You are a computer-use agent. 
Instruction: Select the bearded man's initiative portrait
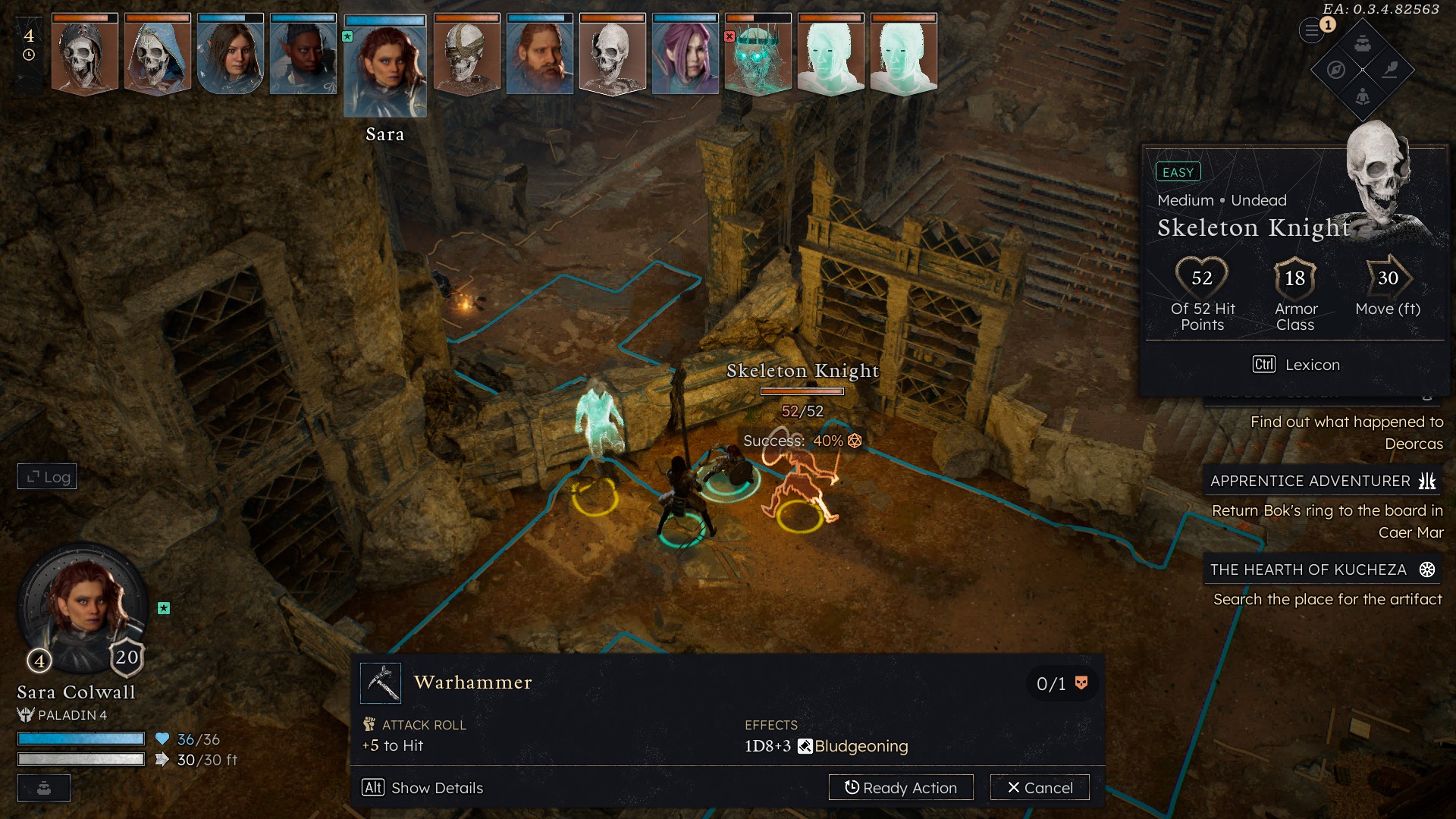pyautogui.click(x=539, y=56)
